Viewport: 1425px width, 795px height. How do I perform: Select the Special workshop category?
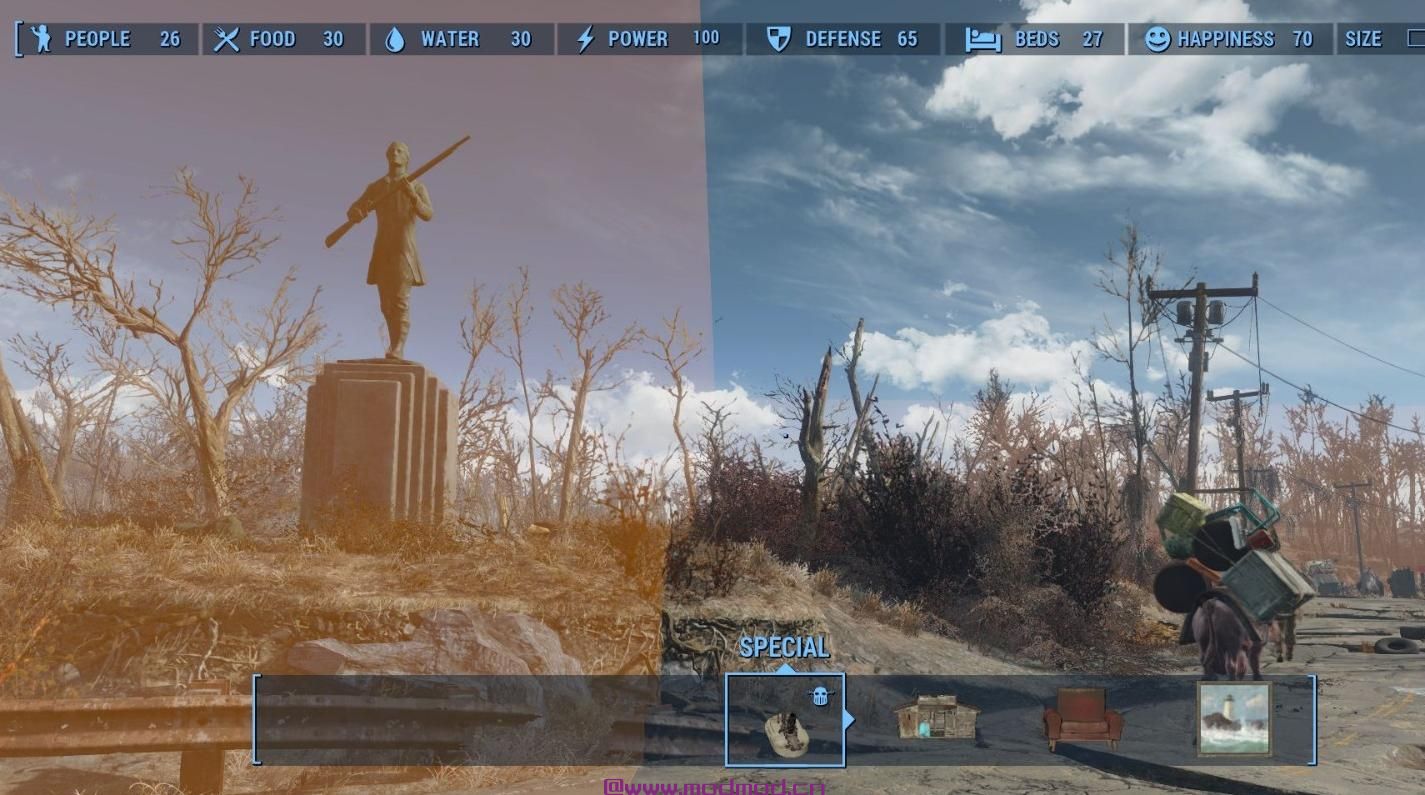tap(785, 720)
